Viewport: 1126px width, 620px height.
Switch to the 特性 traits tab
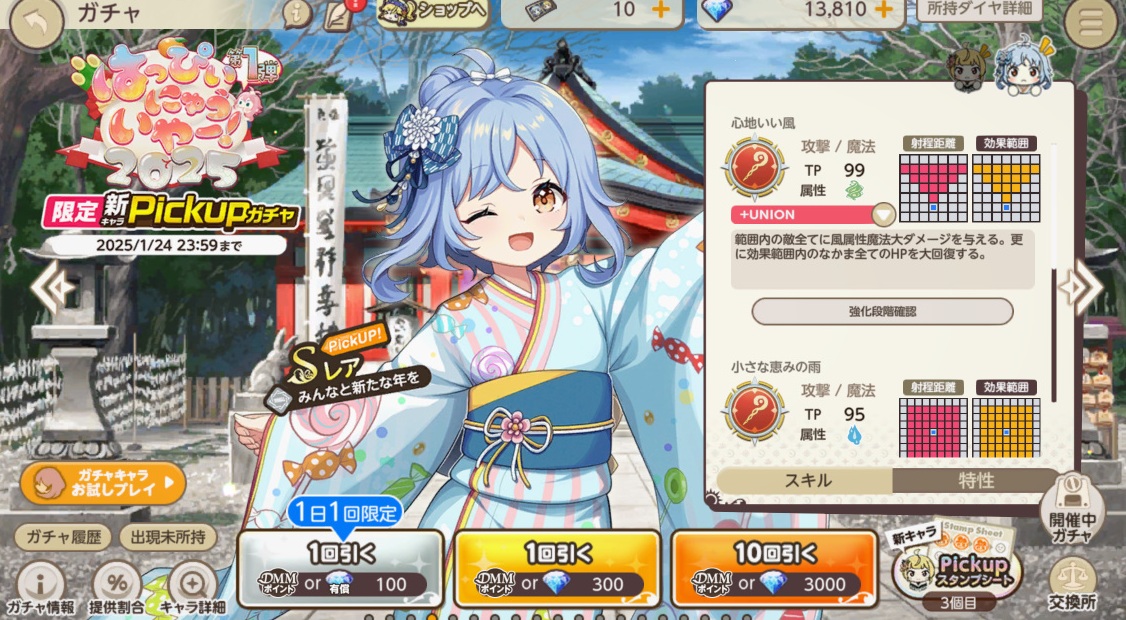975,480
